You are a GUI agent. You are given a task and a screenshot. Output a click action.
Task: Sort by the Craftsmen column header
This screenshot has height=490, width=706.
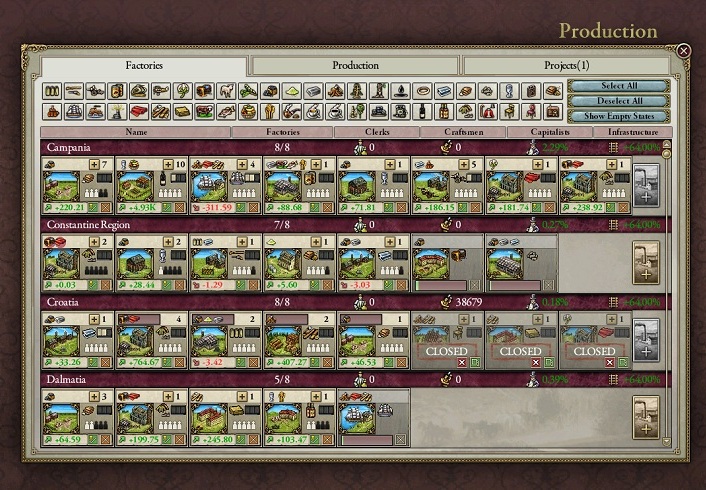click(461, 131)
